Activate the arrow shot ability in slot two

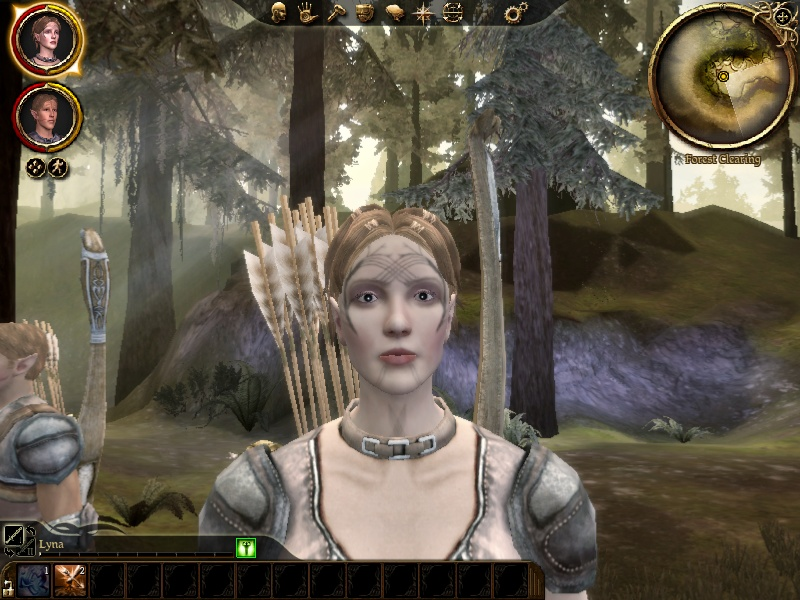pos(70,580)
